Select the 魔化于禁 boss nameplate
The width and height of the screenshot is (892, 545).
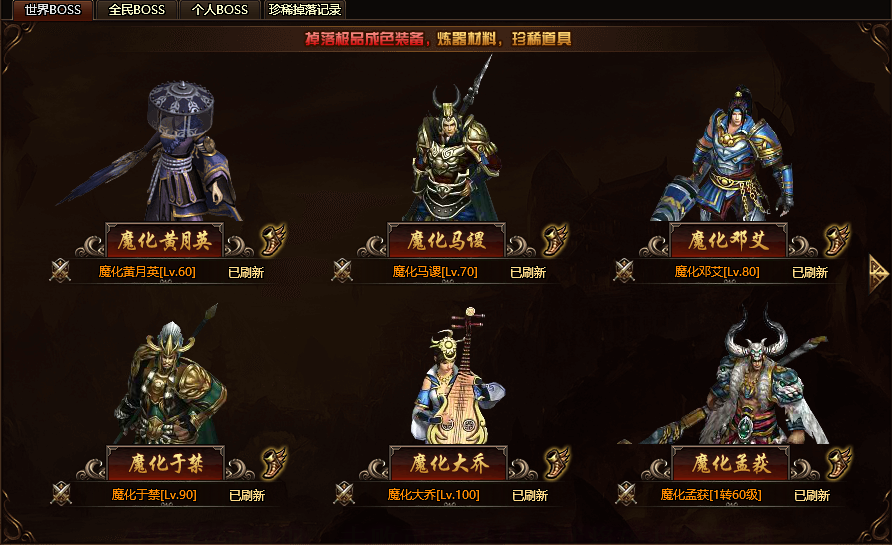[164, 463]
